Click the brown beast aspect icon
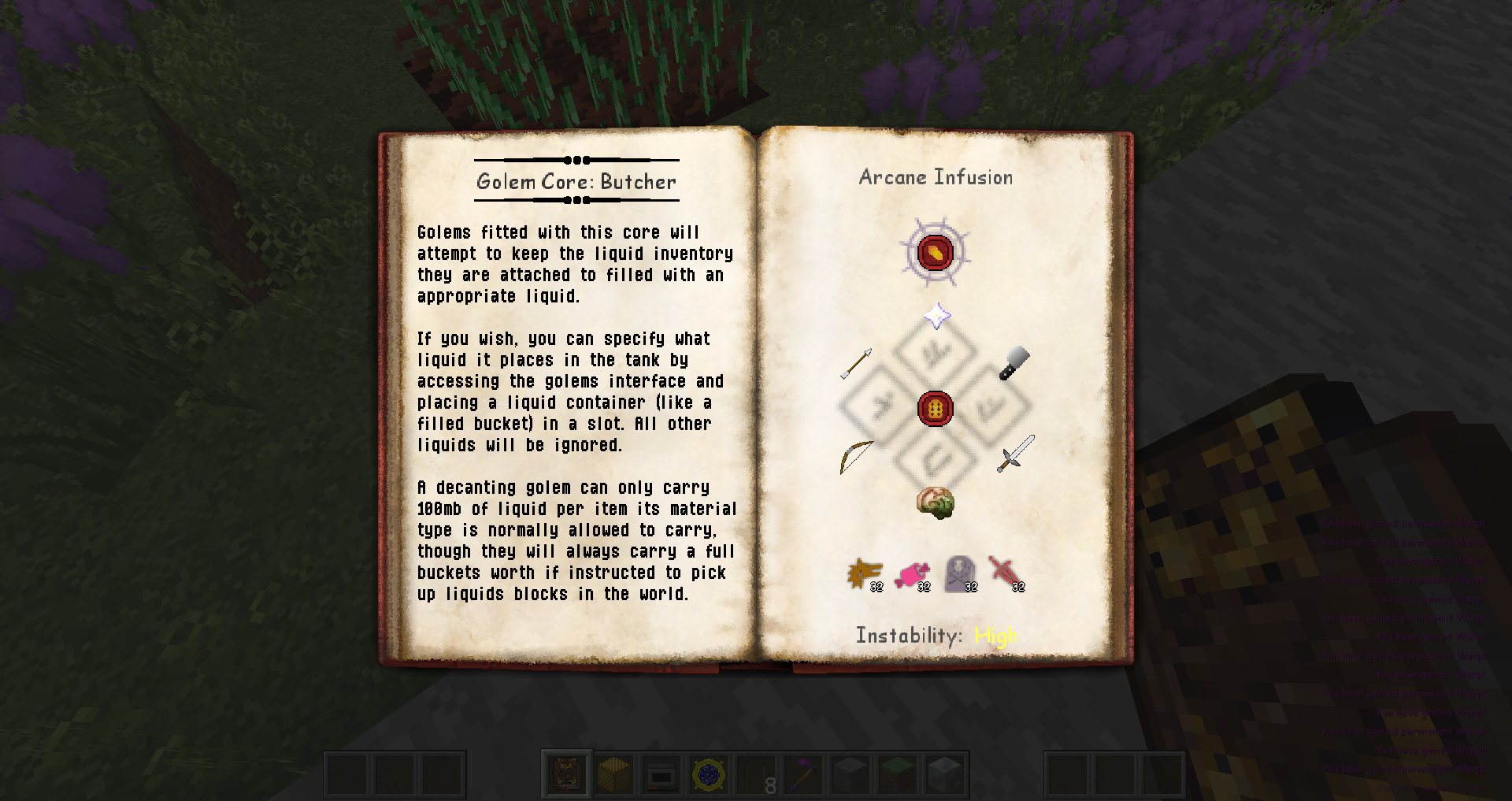1512x801 pixels. pyautogui.click(x=864, y=574)
